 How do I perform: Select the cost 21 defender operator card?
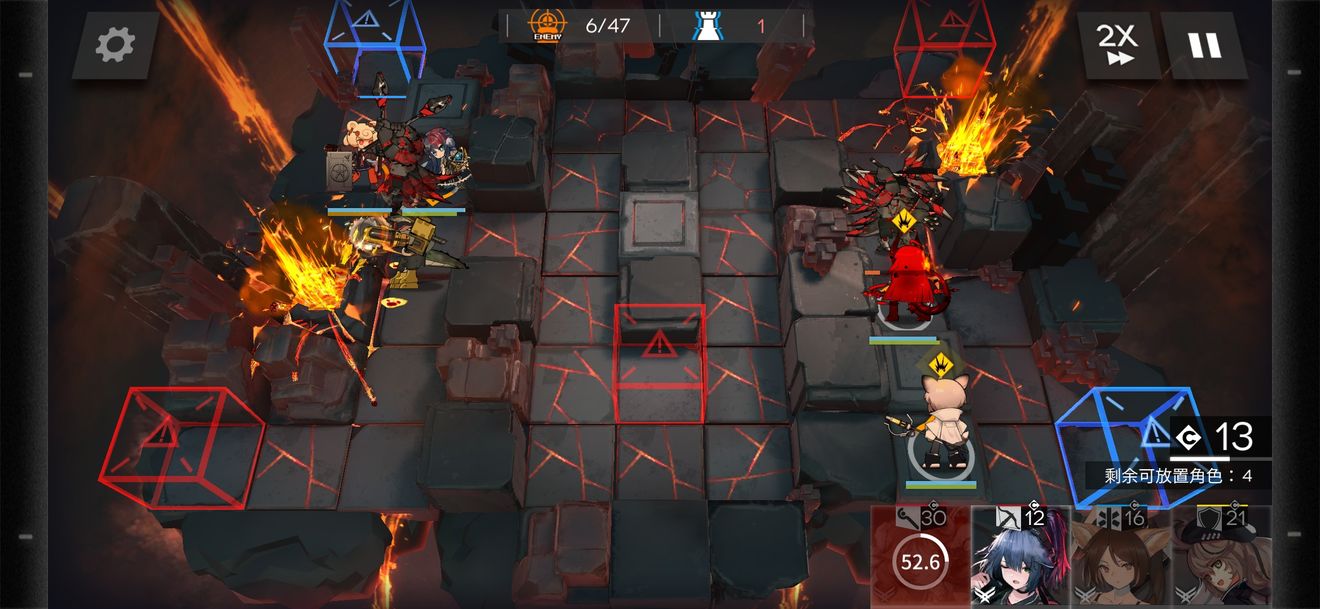pyautogui.click(x=1221, y=558)
